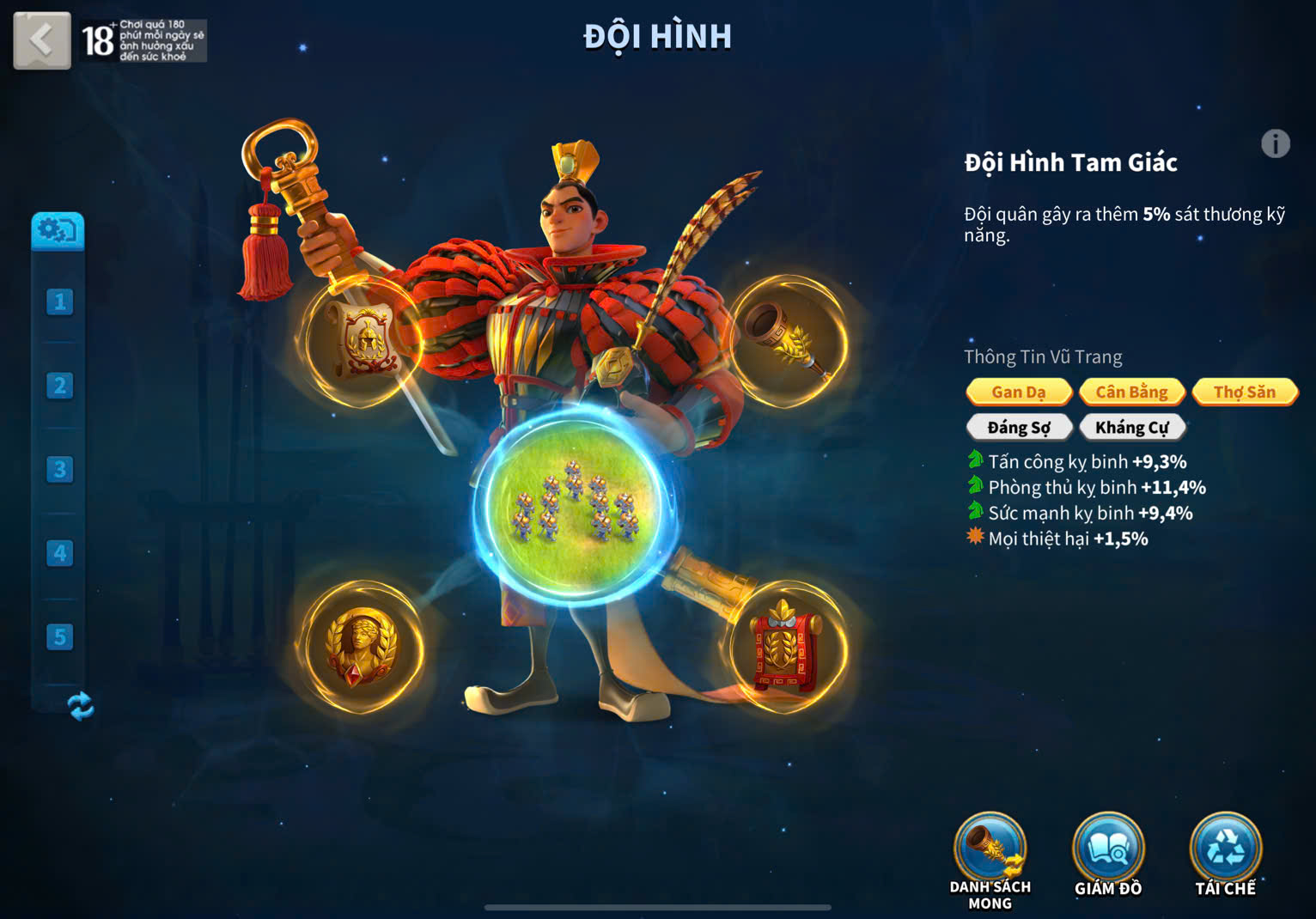Click the Thợ Săn attribute tag

(x=1244, y=392)
